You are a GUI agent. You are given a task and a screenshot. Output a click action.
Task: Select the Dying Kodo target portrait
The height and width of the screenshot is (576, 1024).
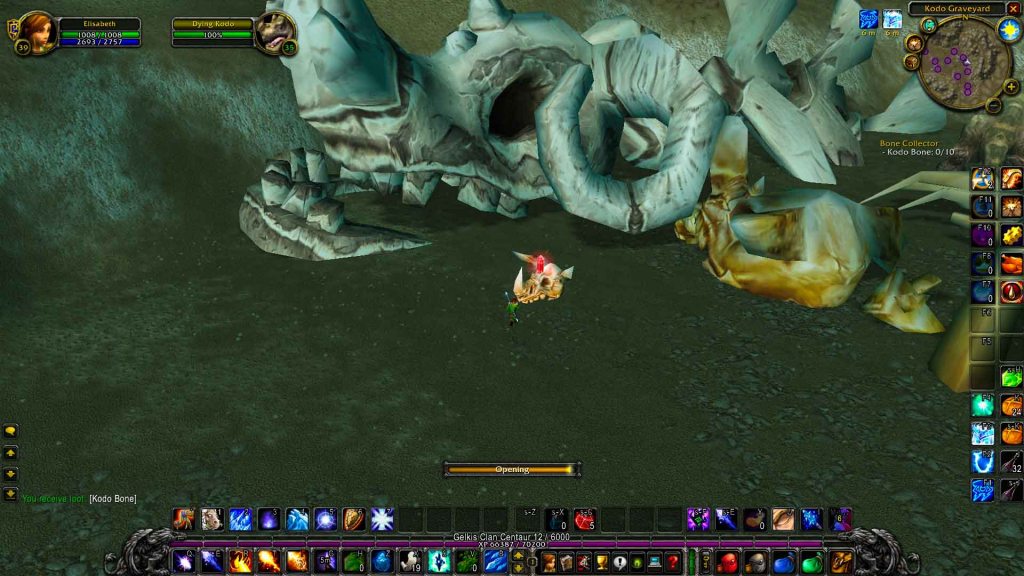[274, 31]
